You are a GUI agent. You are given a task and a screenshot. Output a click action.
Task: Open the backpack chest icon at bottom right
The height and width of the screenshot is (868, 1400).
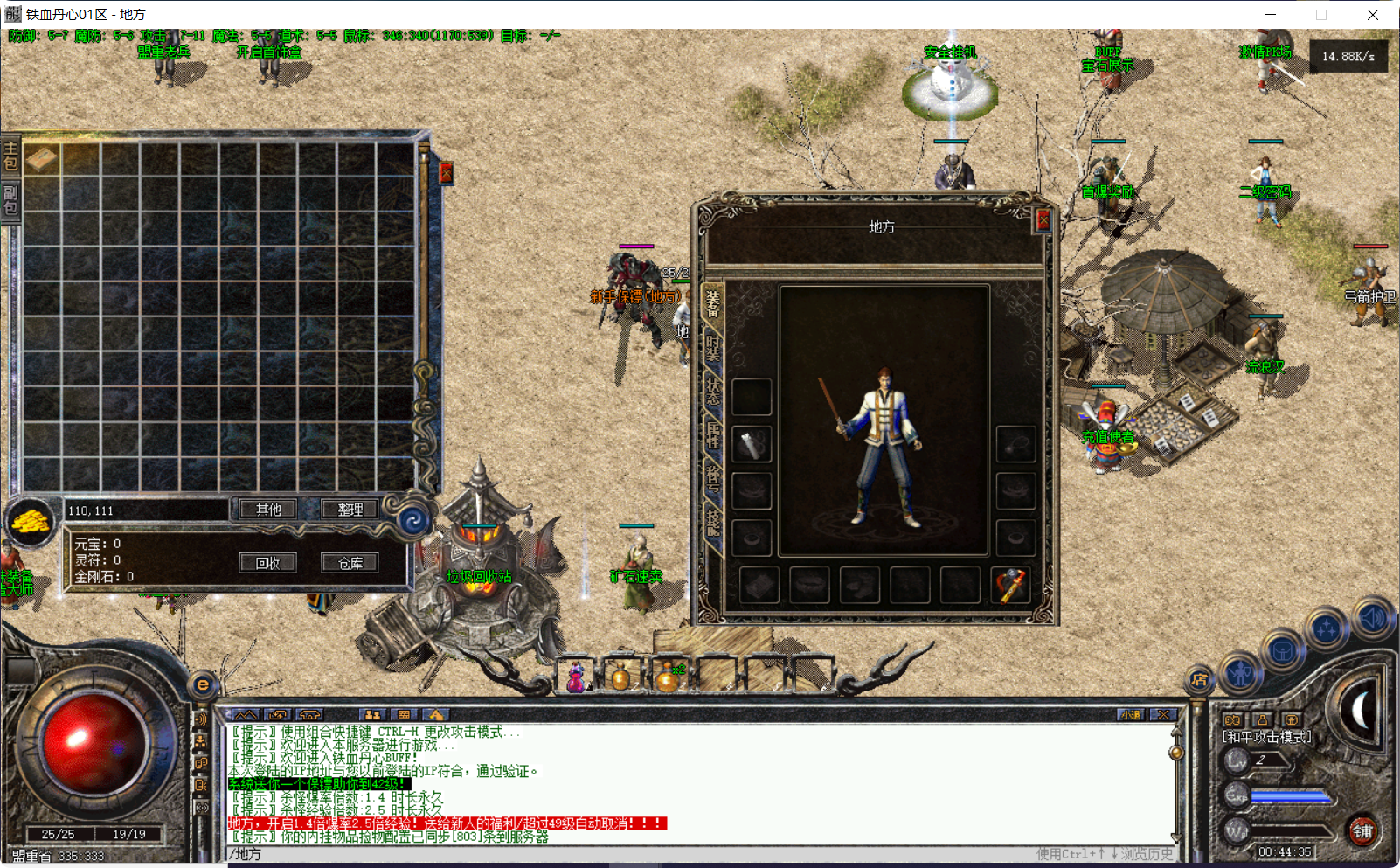(x=1281, y=649)
